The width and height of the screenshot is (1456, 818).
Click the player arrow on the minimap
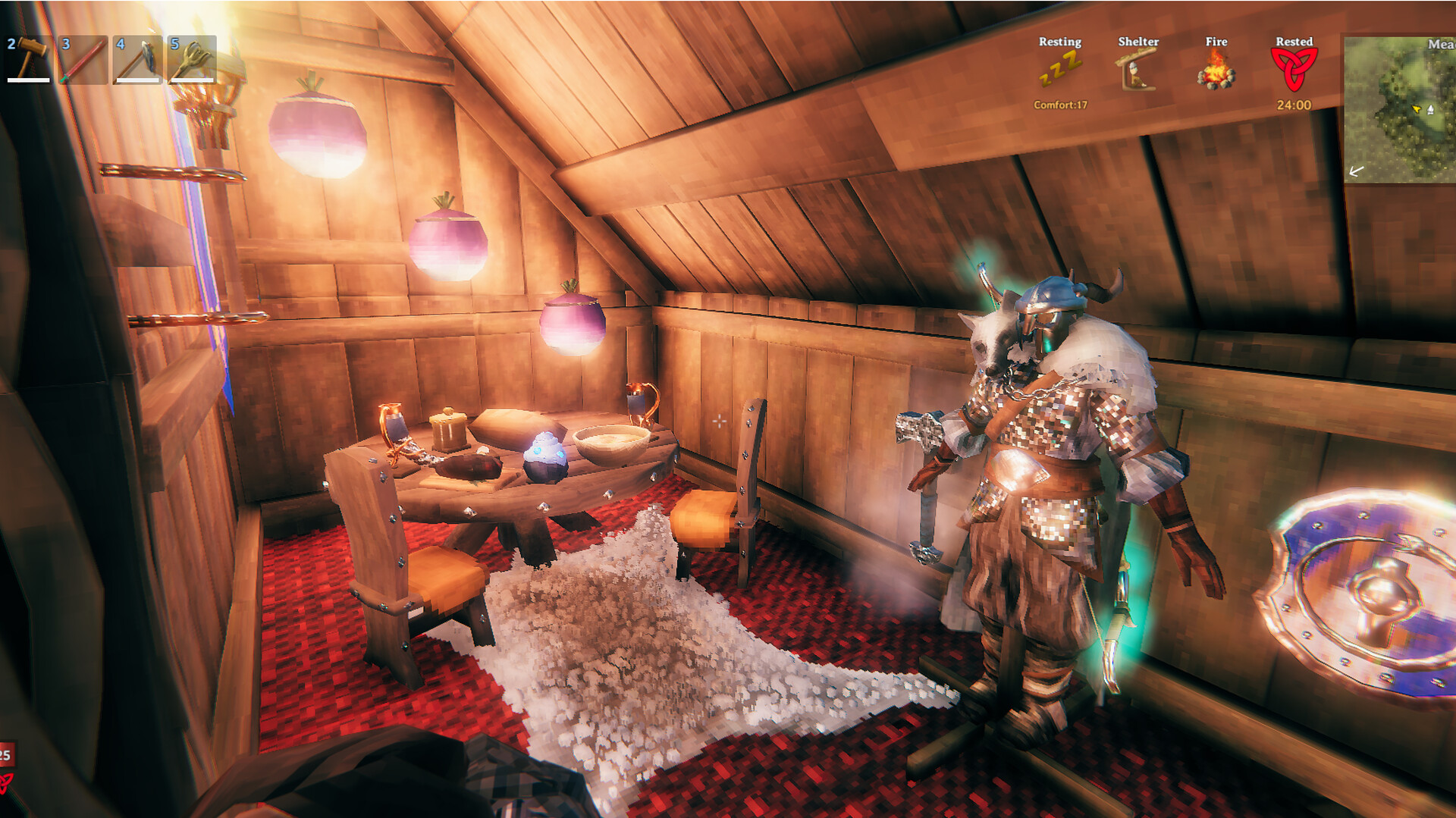(x=1417, y=109)
